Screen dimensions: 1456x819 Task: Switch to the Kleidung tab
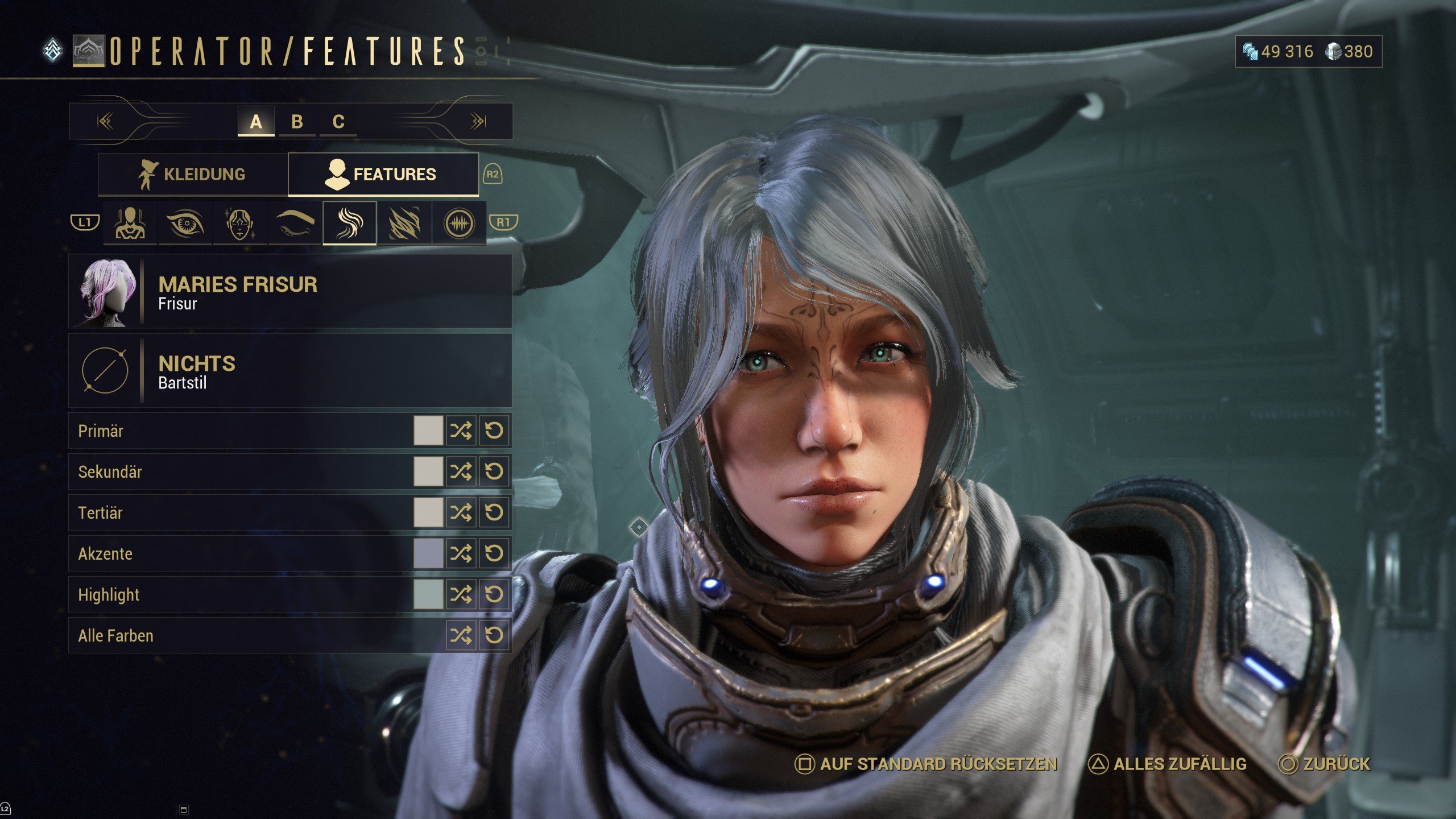193,174
